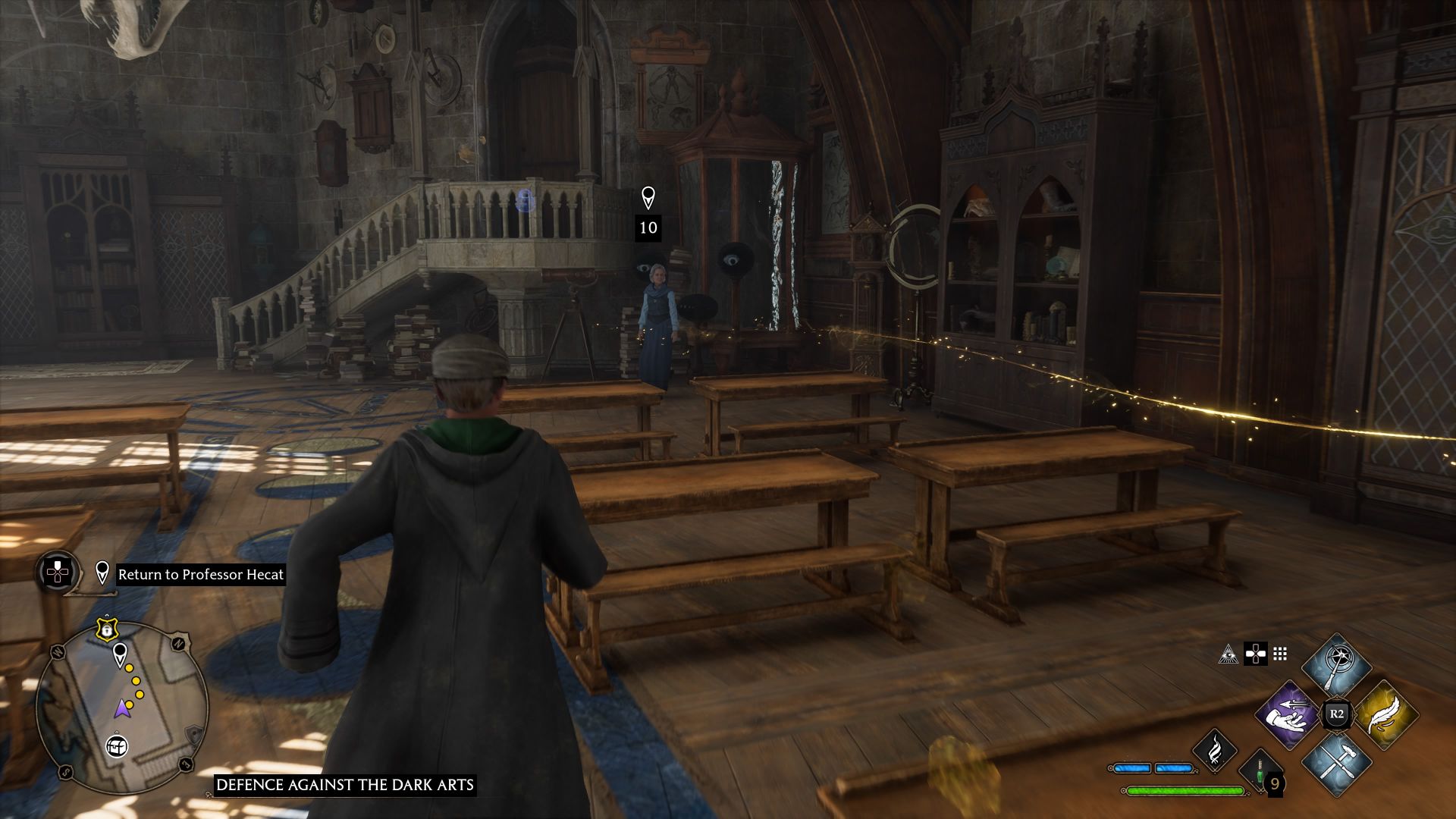Select the 'Return to Professor Hecat' objective text
1456x819 pixels.
coord(201,575)
